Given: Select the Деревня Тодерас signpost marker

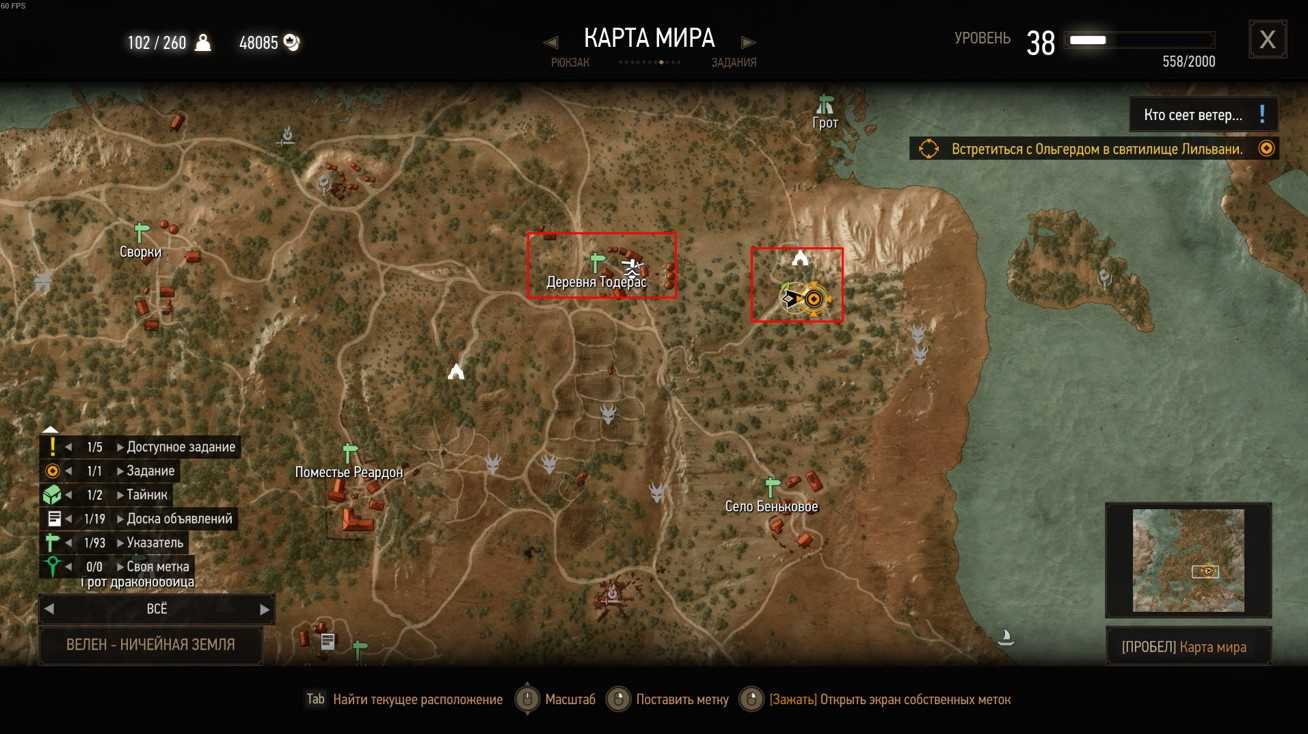Looking at the screenshot, I should coord(598,263).
